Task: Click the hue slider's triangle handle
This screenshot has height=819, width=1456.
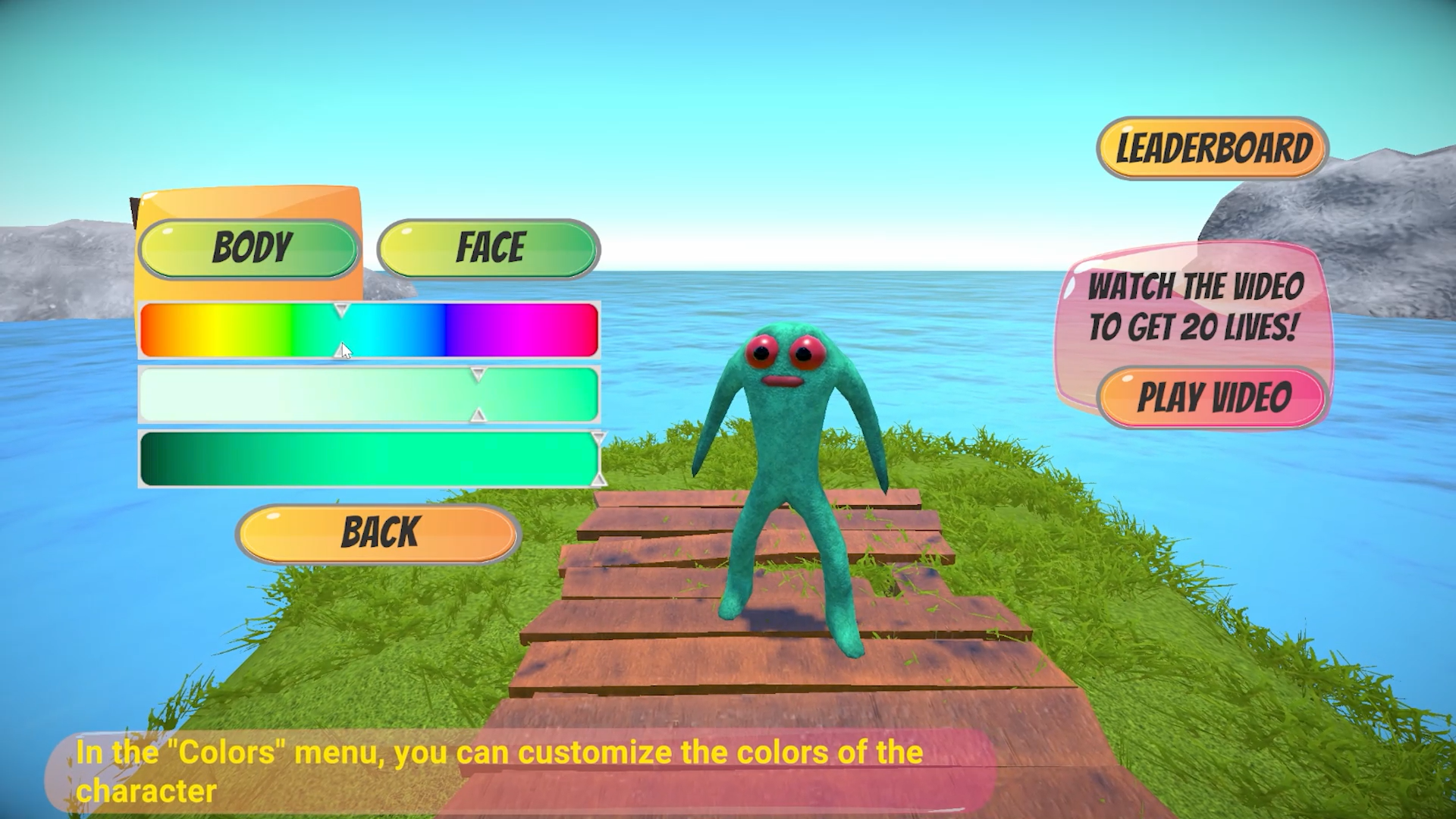Action: [341, 311]
